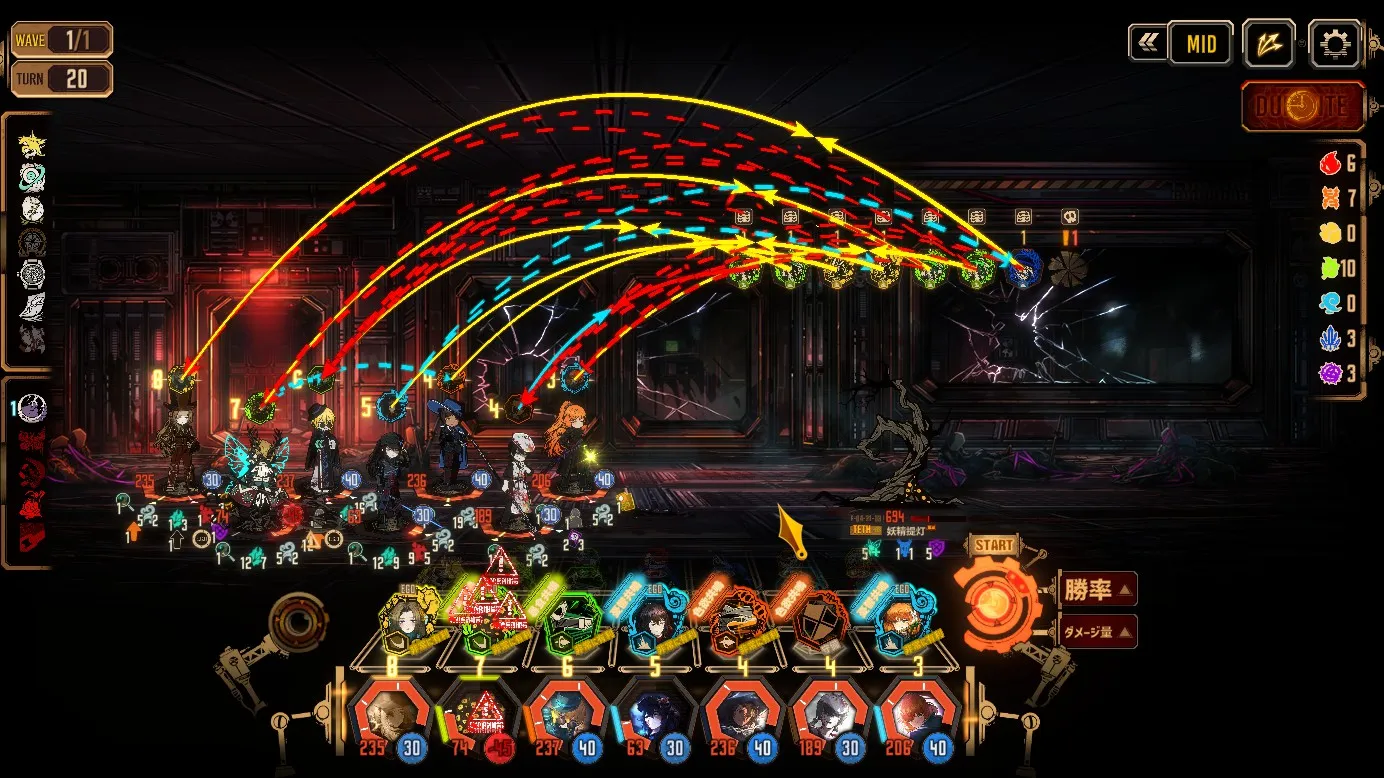The width and height of the screenshot is (1384, 778).
Task: Click the red clock-faced panel button
Action: click(x=1303, y=107)
